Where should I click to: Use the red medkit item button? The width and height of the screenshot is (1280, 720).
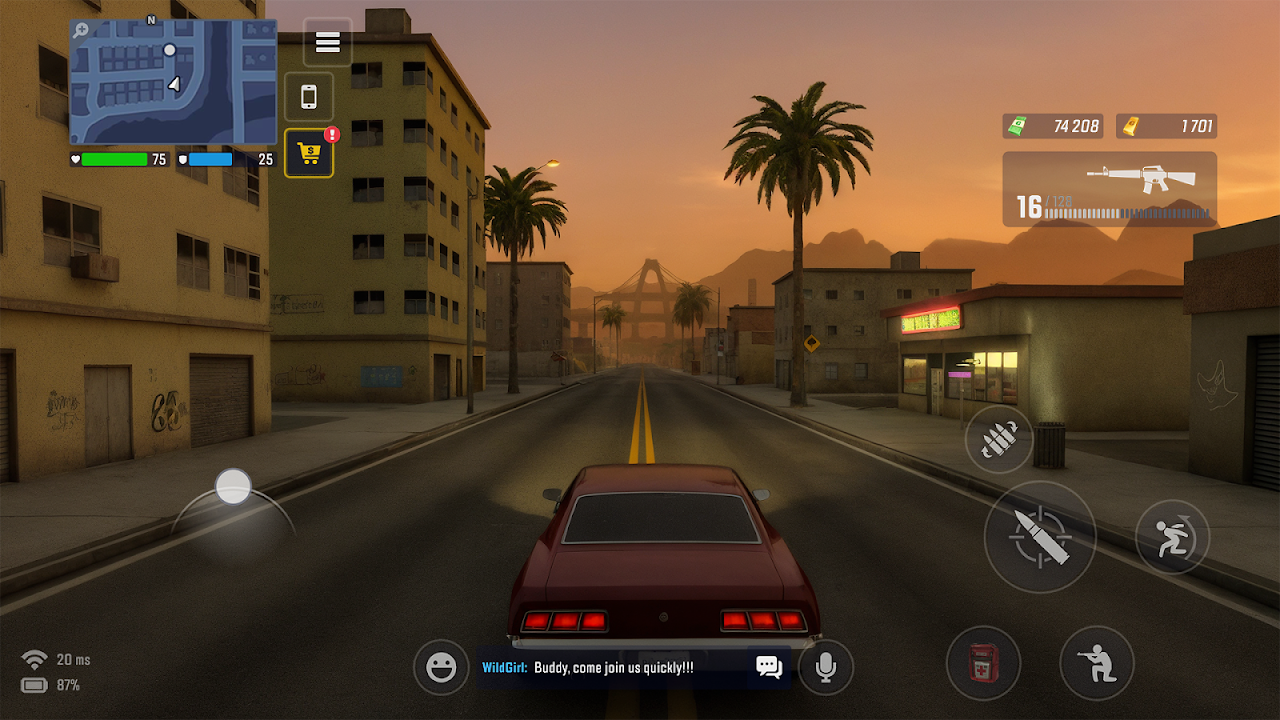click(983, 663)
